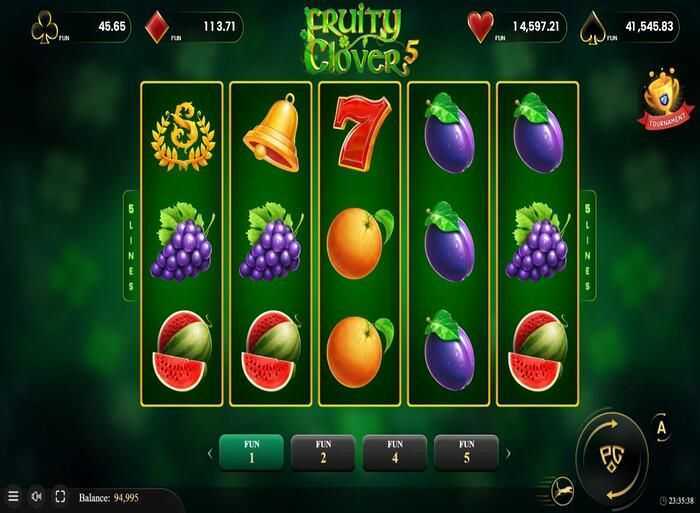Enter fullscreen mode
This screenshot has width=700, height=513.
[59, 496]
